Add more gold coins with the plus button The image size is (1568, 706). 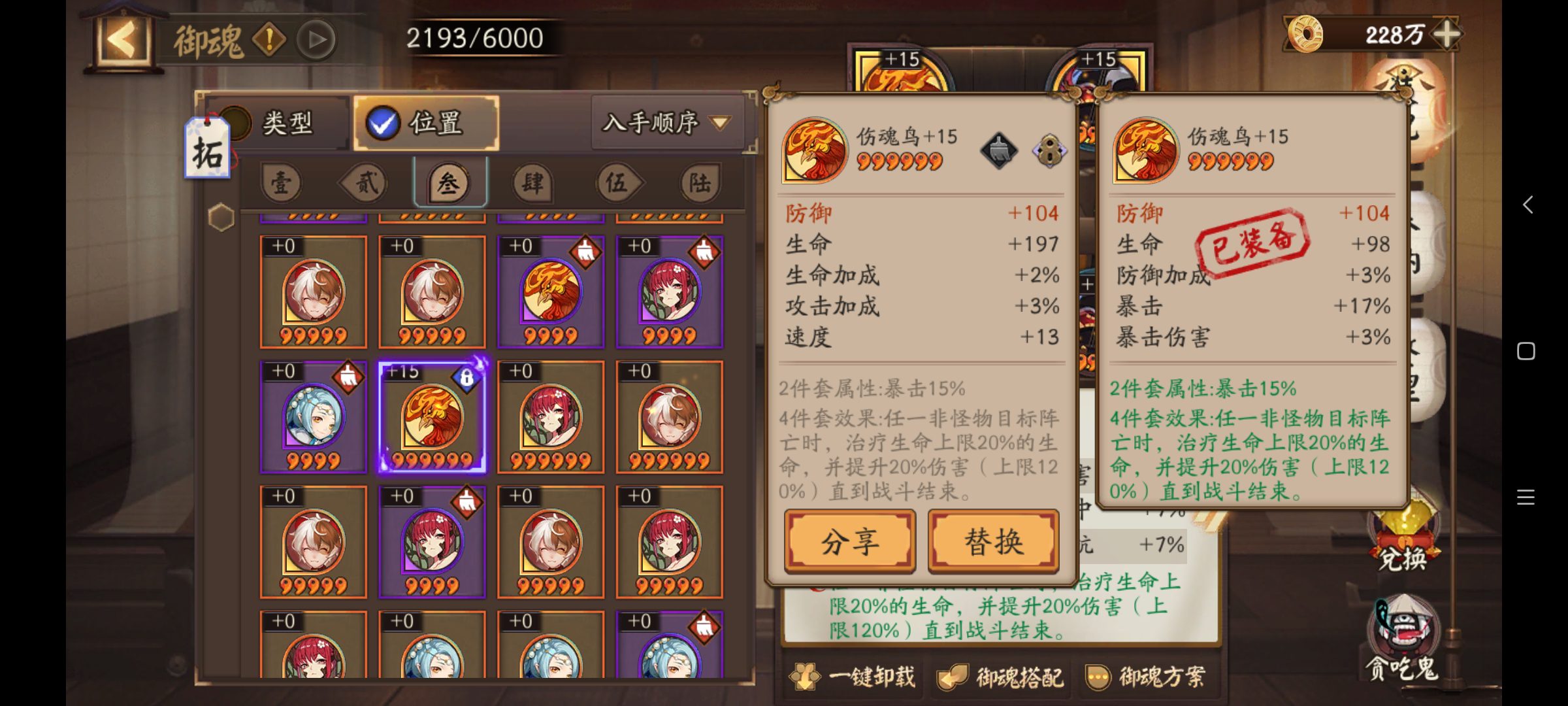[1447, 34]
